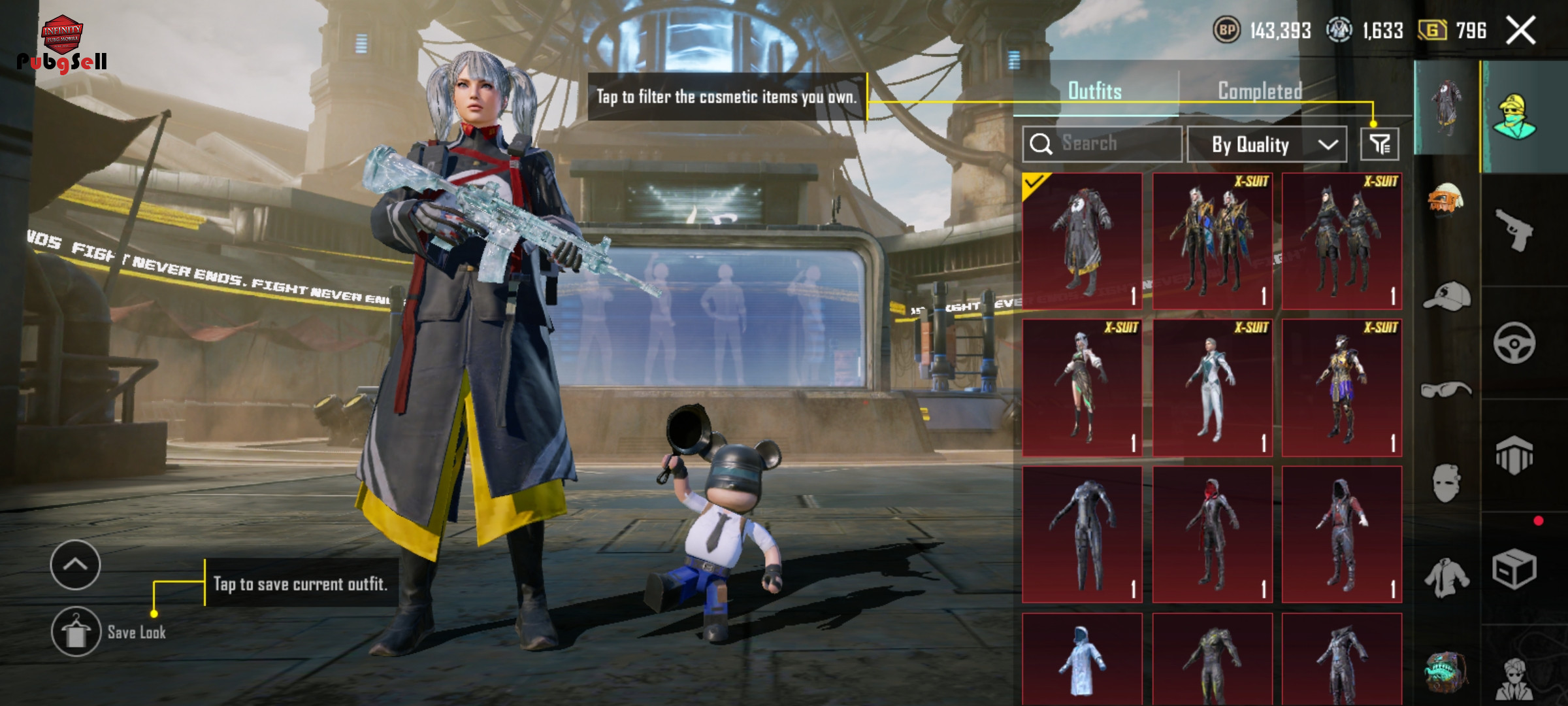This screenshot has height=706, width=1568.
Task: Expand the up-arrow circle button
Action: coord(76,565)
